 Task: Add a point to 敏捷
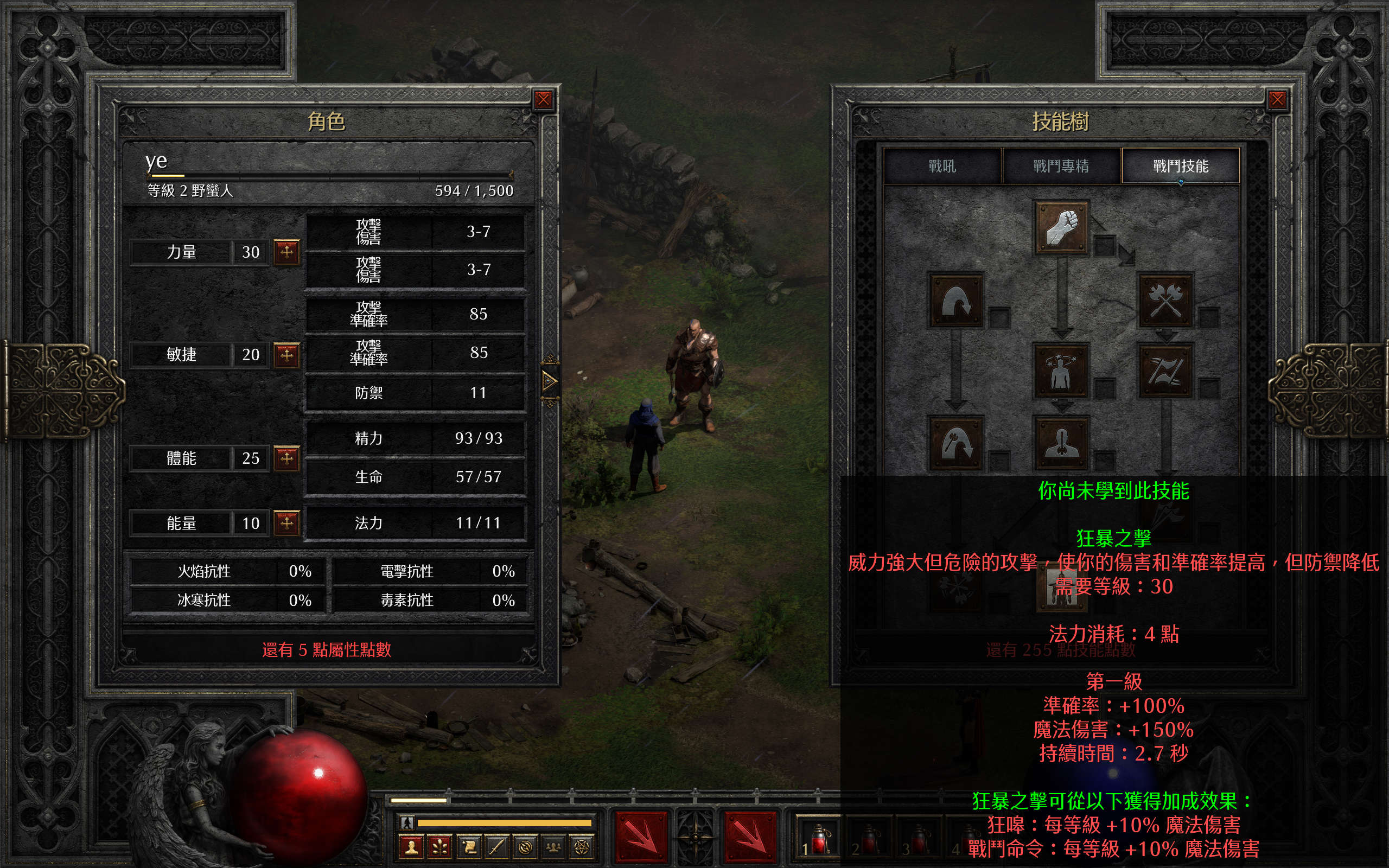pyautogui.click(x=286, y=354)
